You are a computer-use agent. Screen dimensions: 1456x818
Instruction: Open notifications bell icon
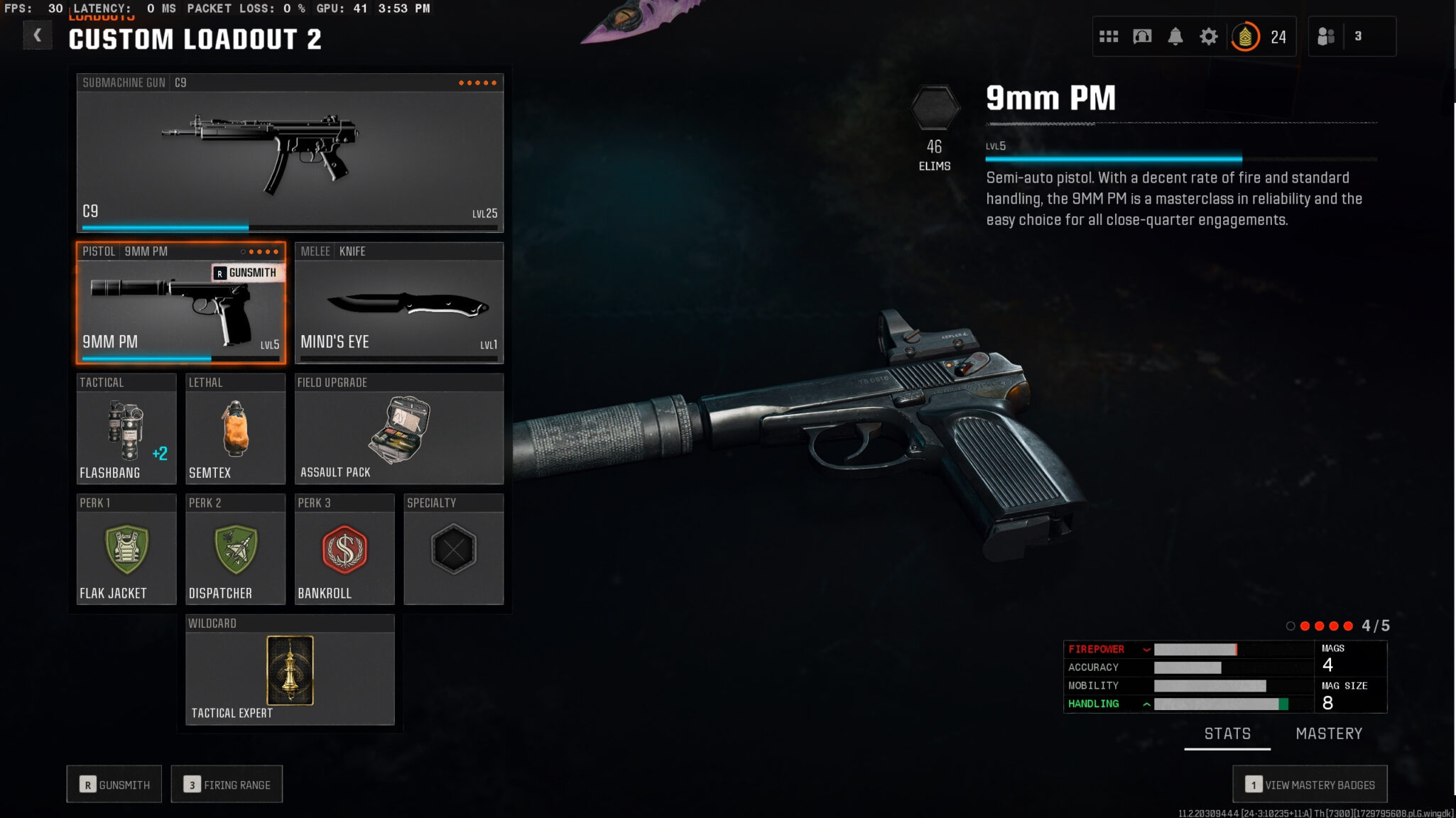point(1175,36)
